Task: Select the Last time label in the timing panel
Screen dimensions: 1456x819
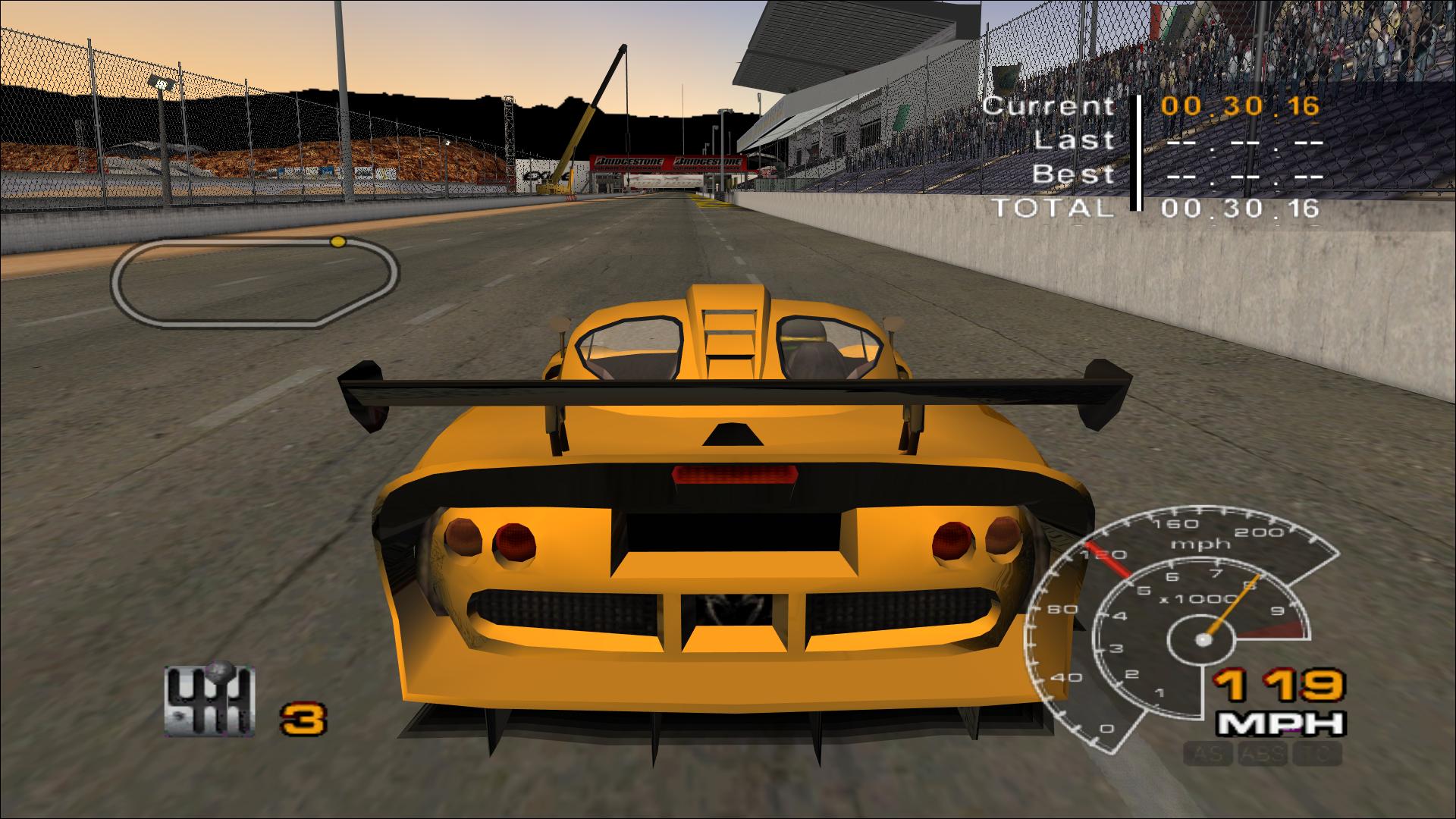Action: [x=1075, y=141]
